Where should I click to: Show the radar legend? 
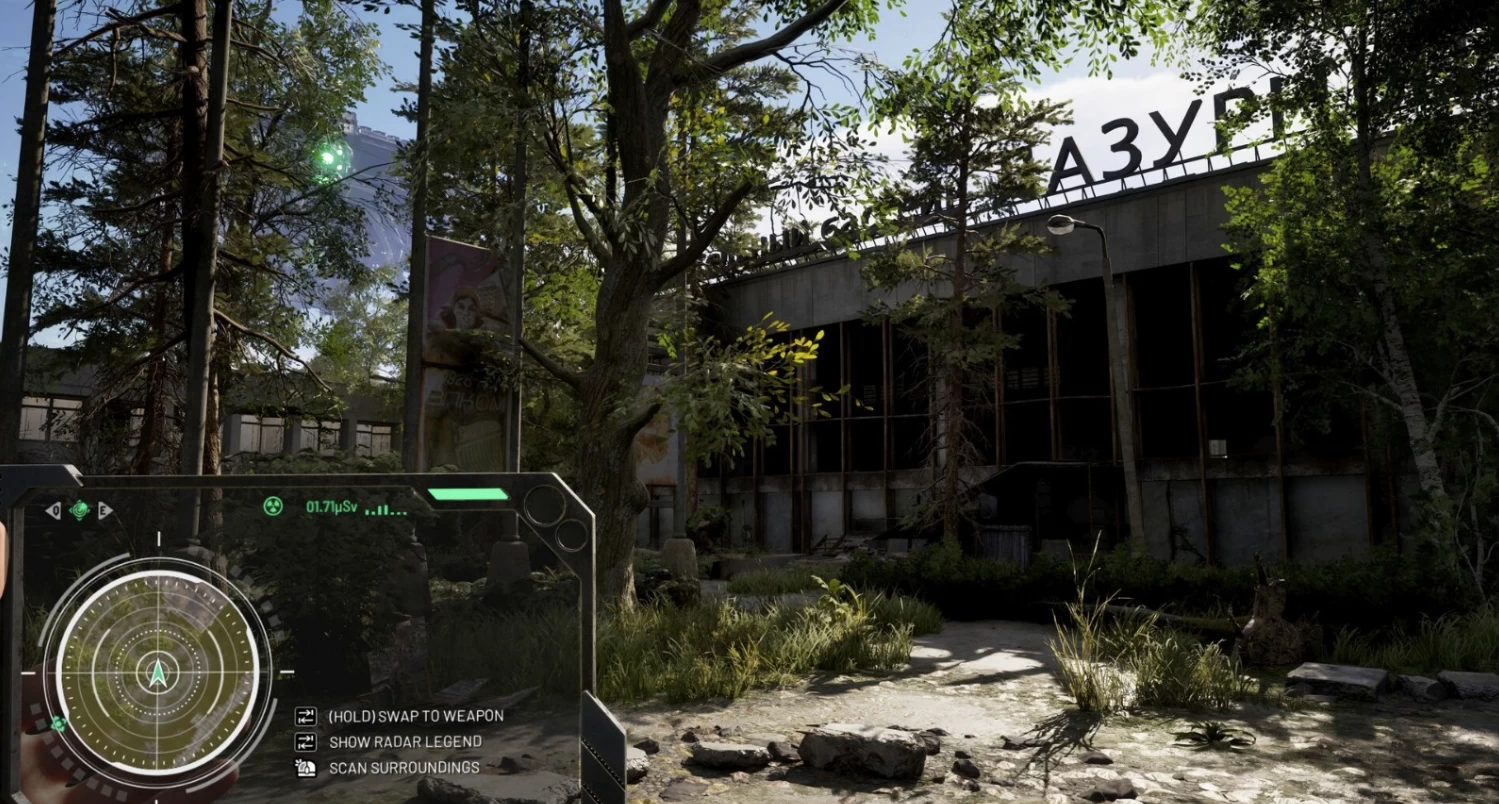coord(404,742)
